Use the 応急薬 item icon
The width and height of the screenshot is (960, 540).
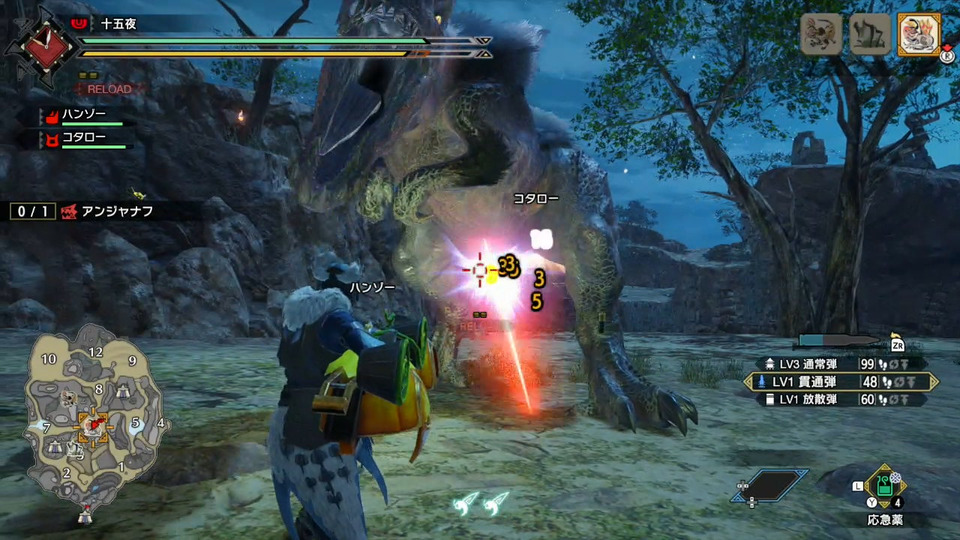pos(884,487)
